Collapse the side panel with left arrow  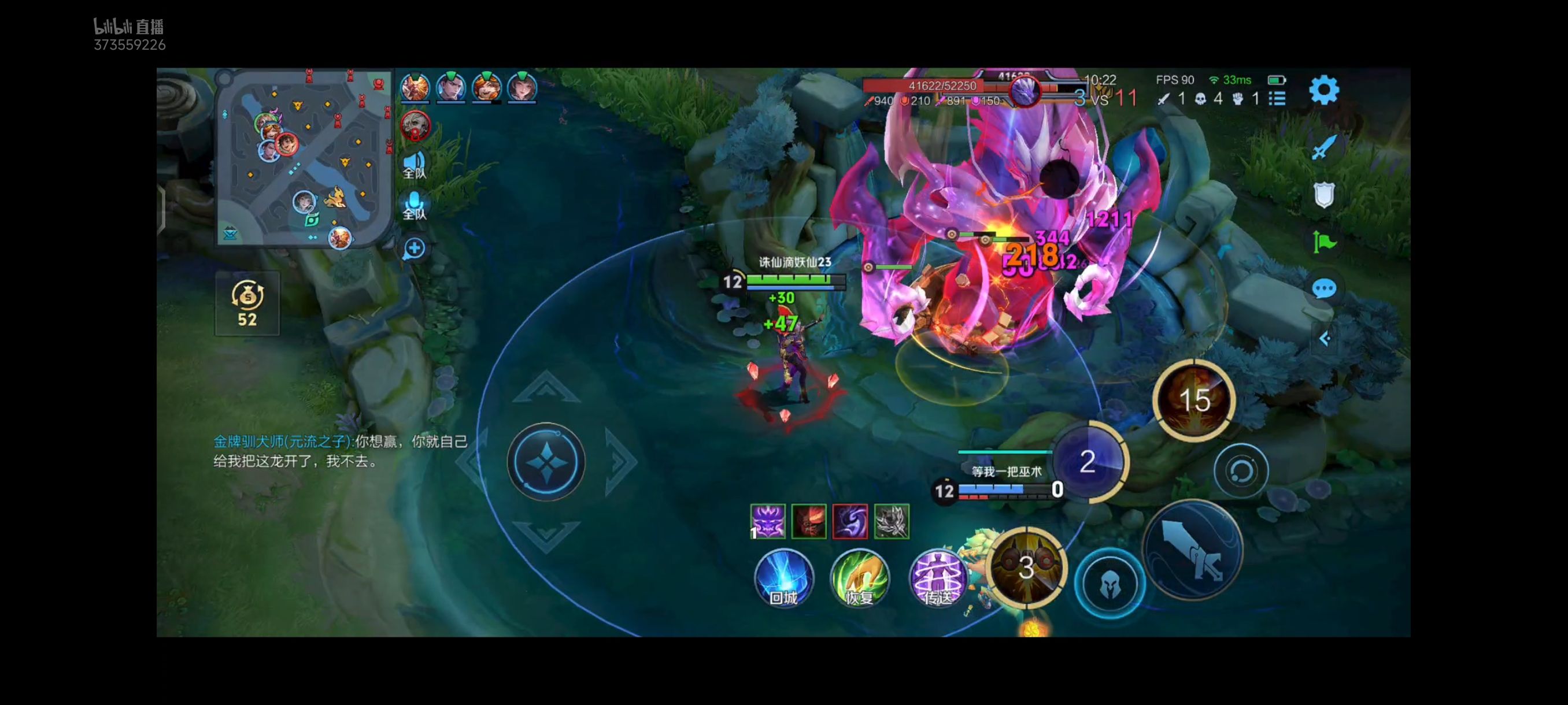1325,339
